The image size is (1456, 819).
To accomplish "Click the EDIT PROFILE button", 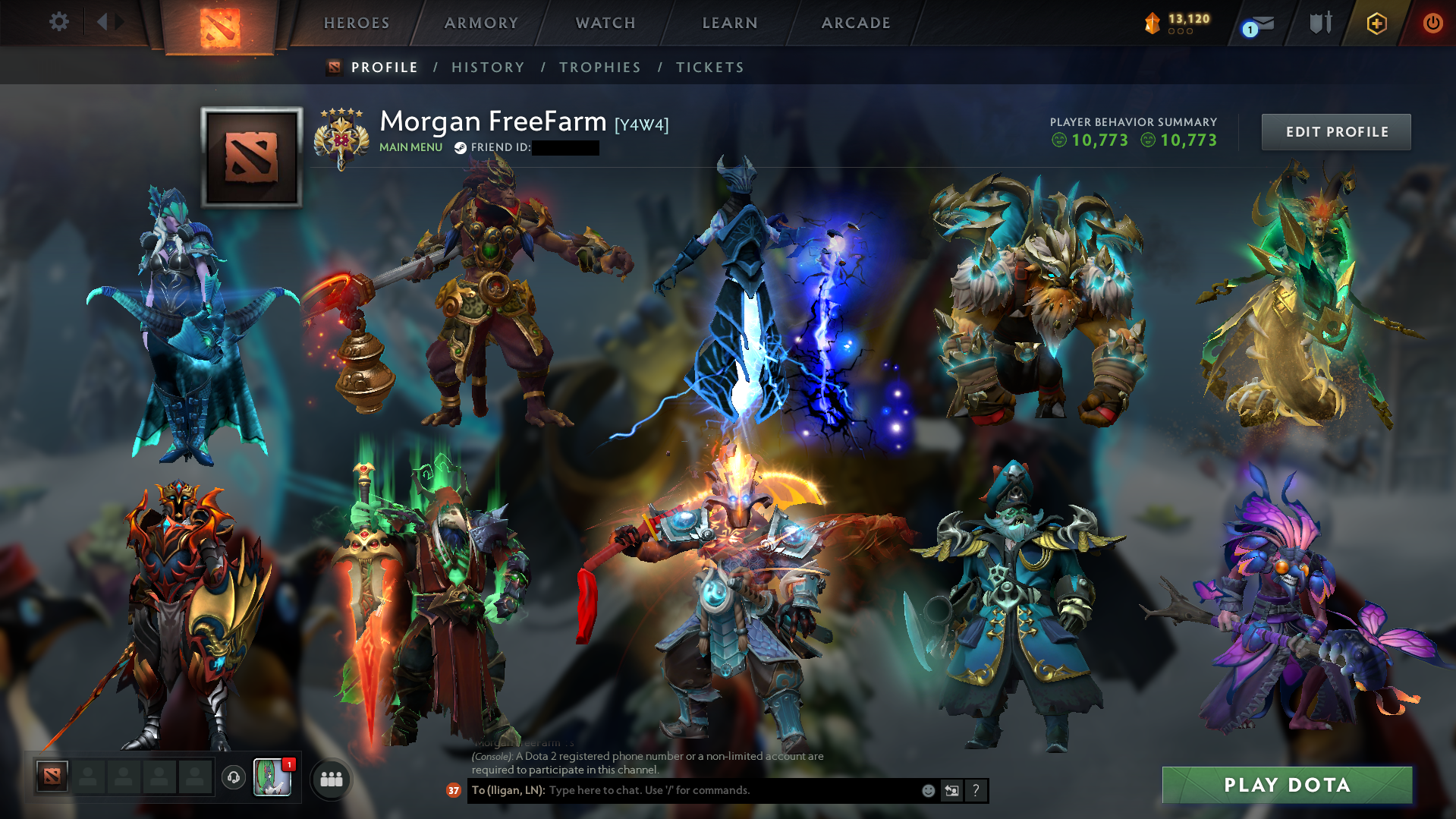I will 1335,131.
